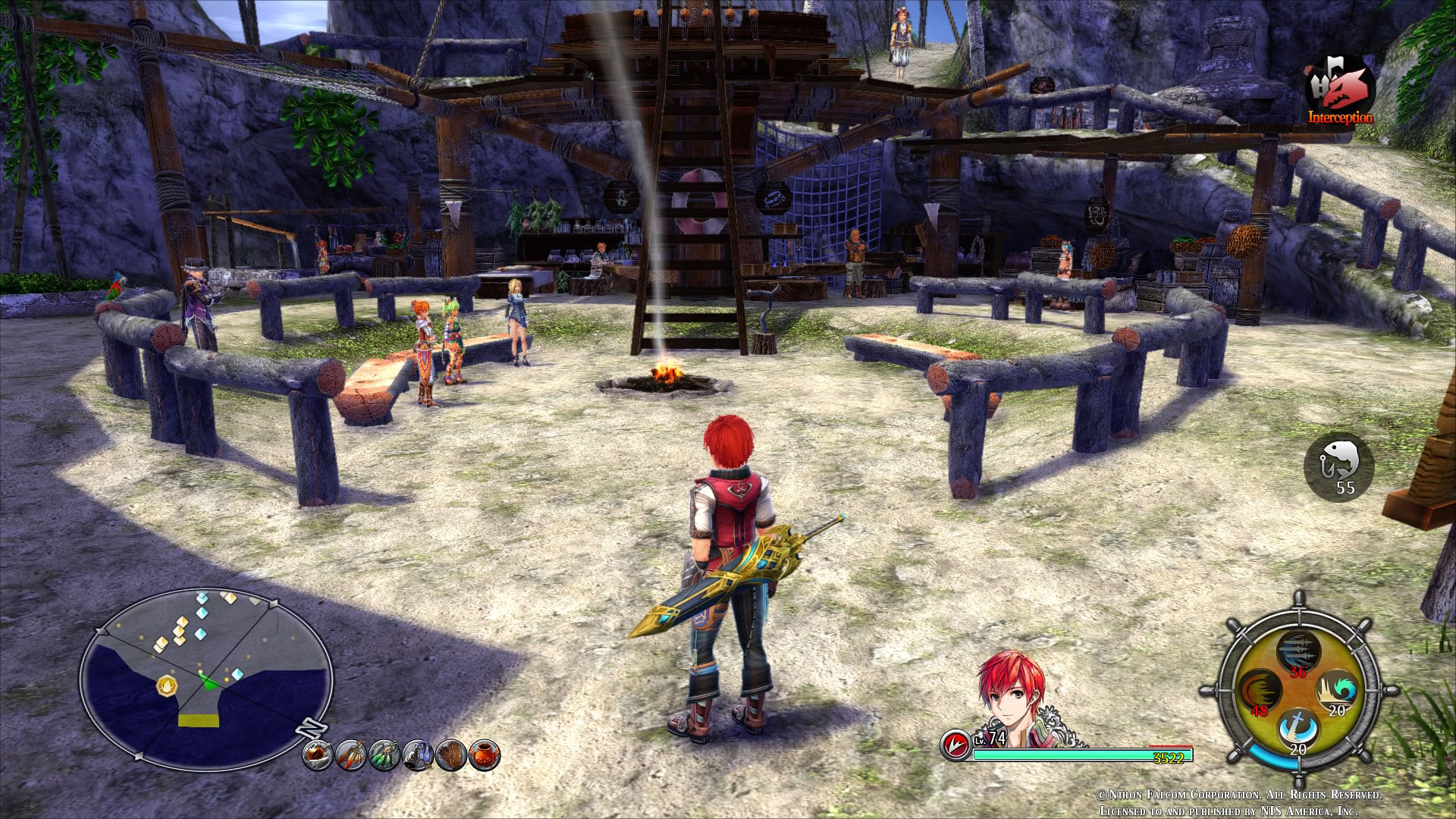The image size is (1456, 819).
Task: Select the brown leather glove item
Action: pos(451,755)
